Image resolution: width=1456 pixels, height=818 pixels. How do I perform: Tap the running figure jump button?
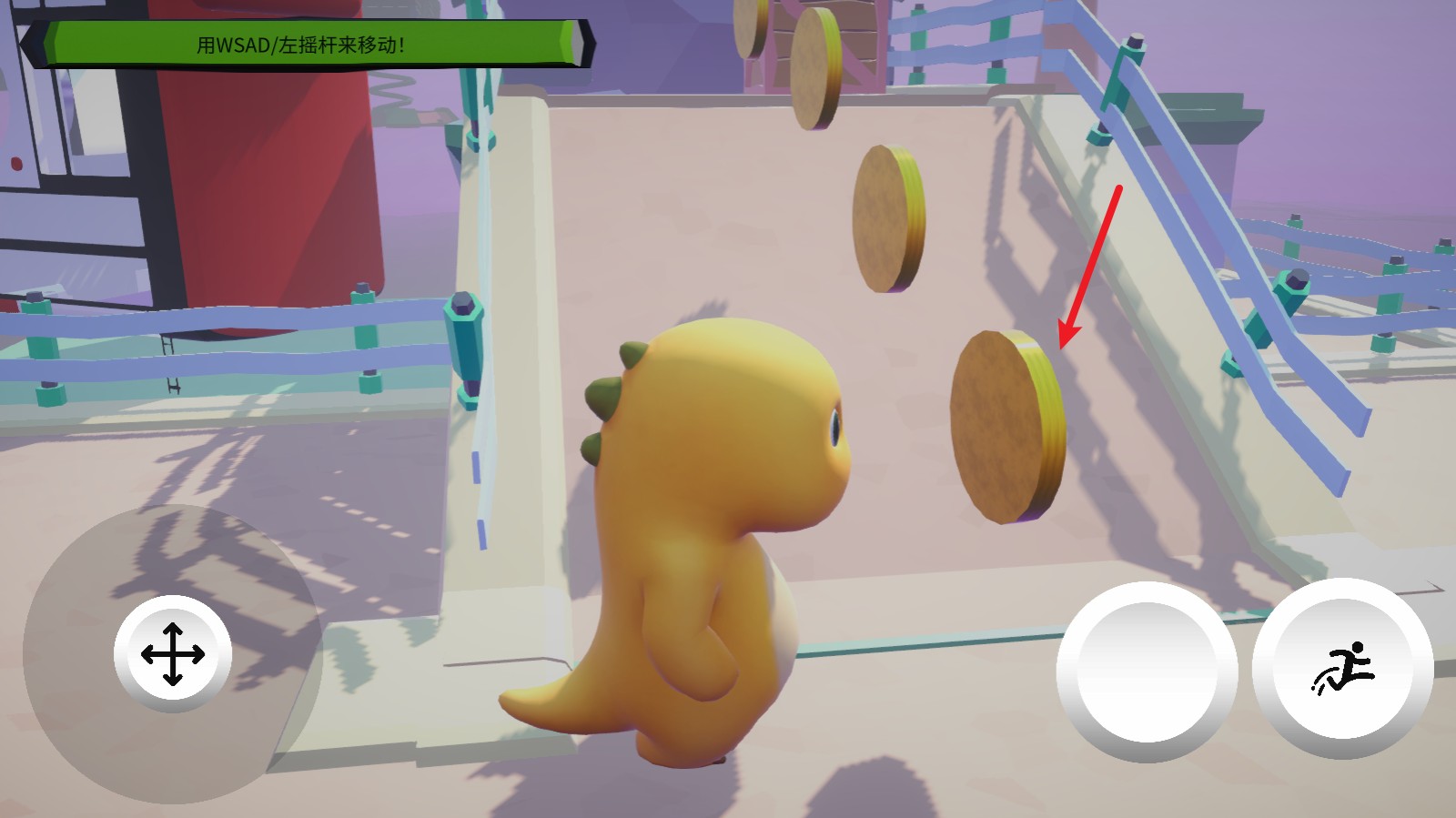[1343, 669]
